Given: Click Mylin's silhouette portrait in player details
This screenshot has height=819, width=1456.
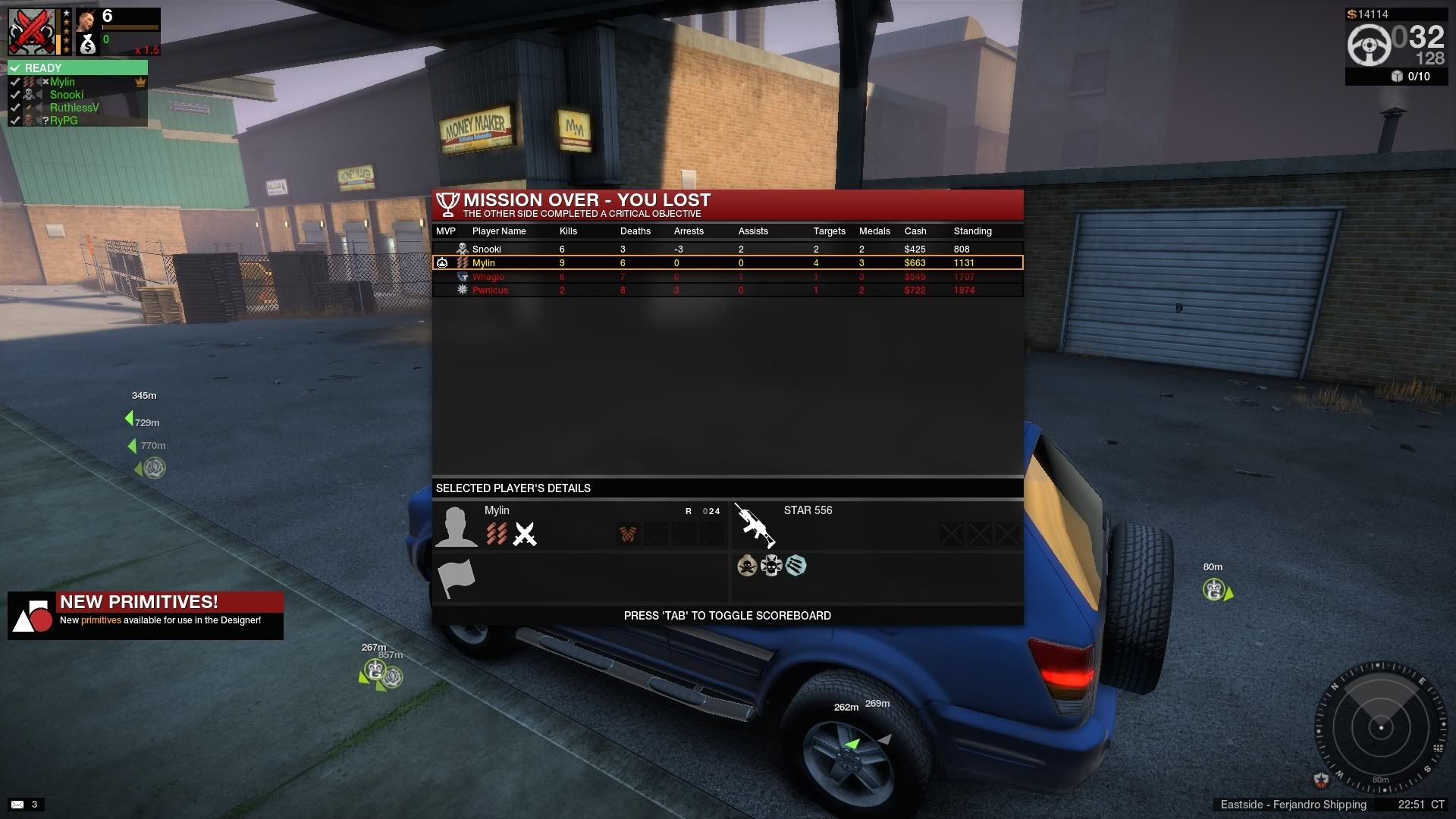Looking at the screenshot, I should (456, 526).
